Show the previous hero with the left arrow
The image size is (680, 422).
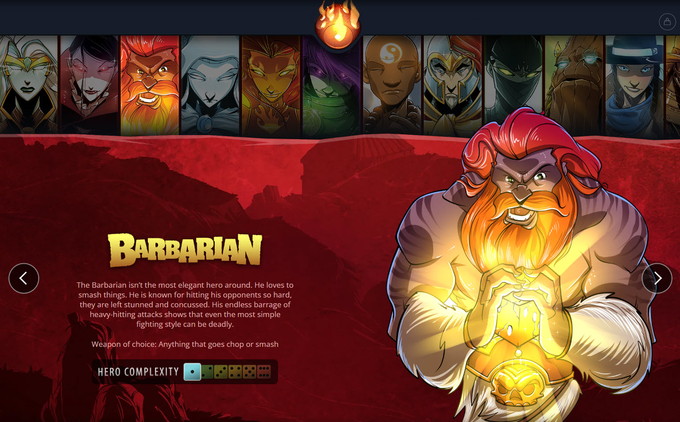pos(24,278)
